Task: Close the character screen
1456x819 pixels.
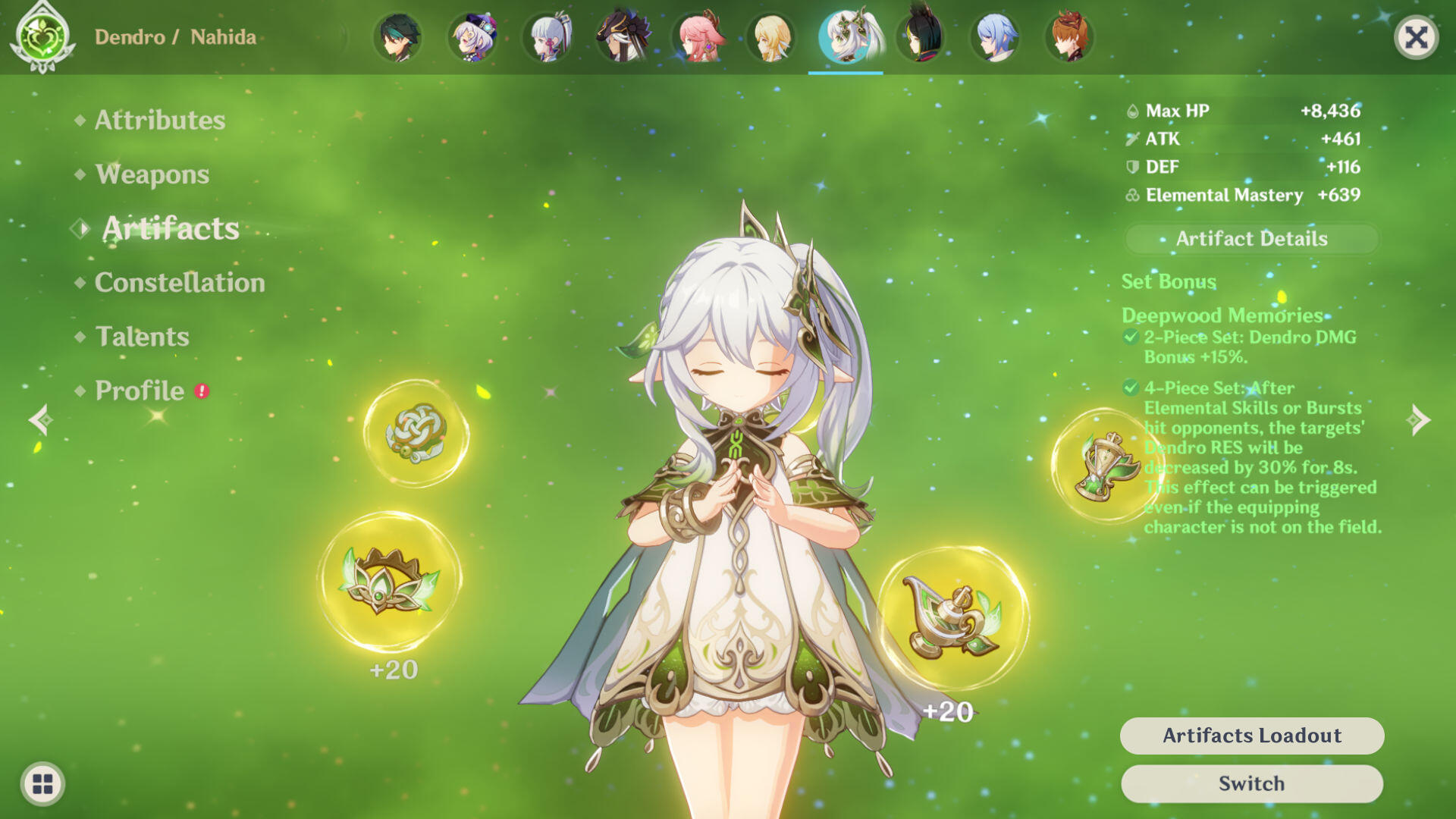Action: (x=1416, y=37)
